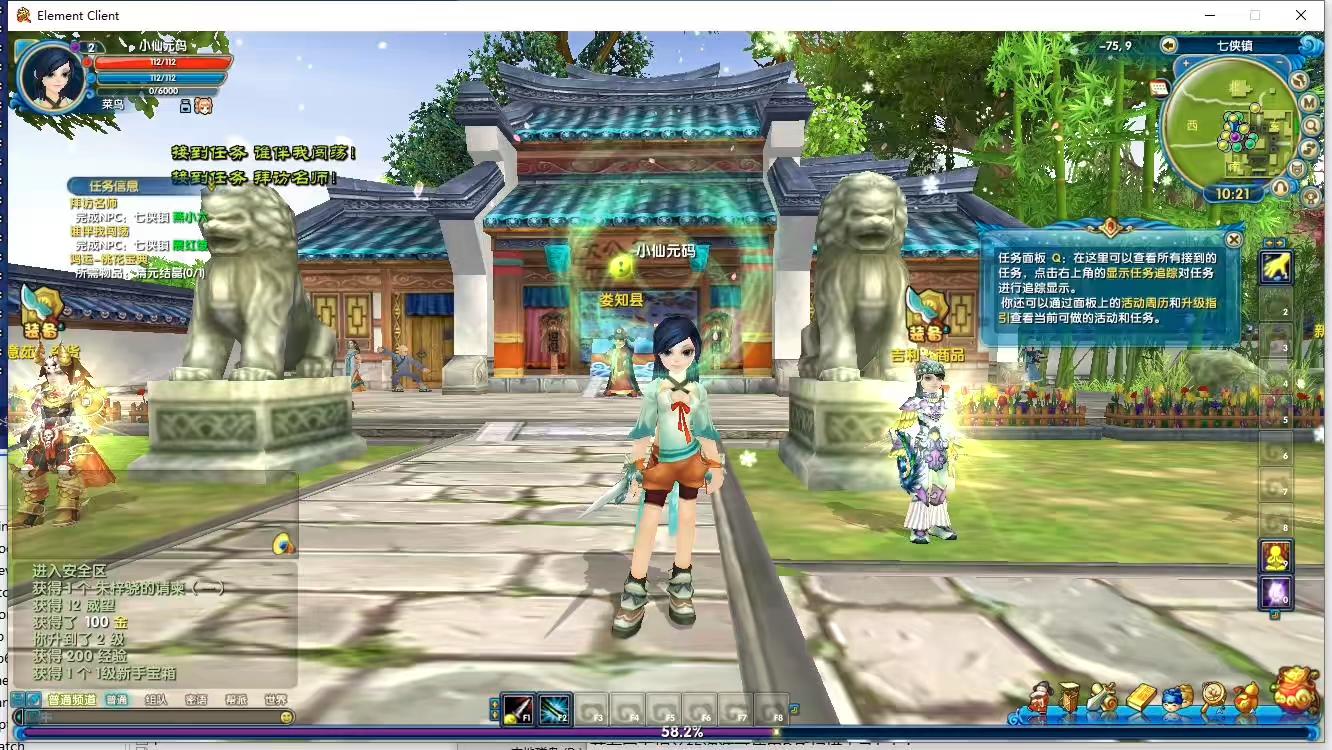Click the magnifying glass search icon by the minimap
Screen dimensions: 1332x750
coord(1311,126)
